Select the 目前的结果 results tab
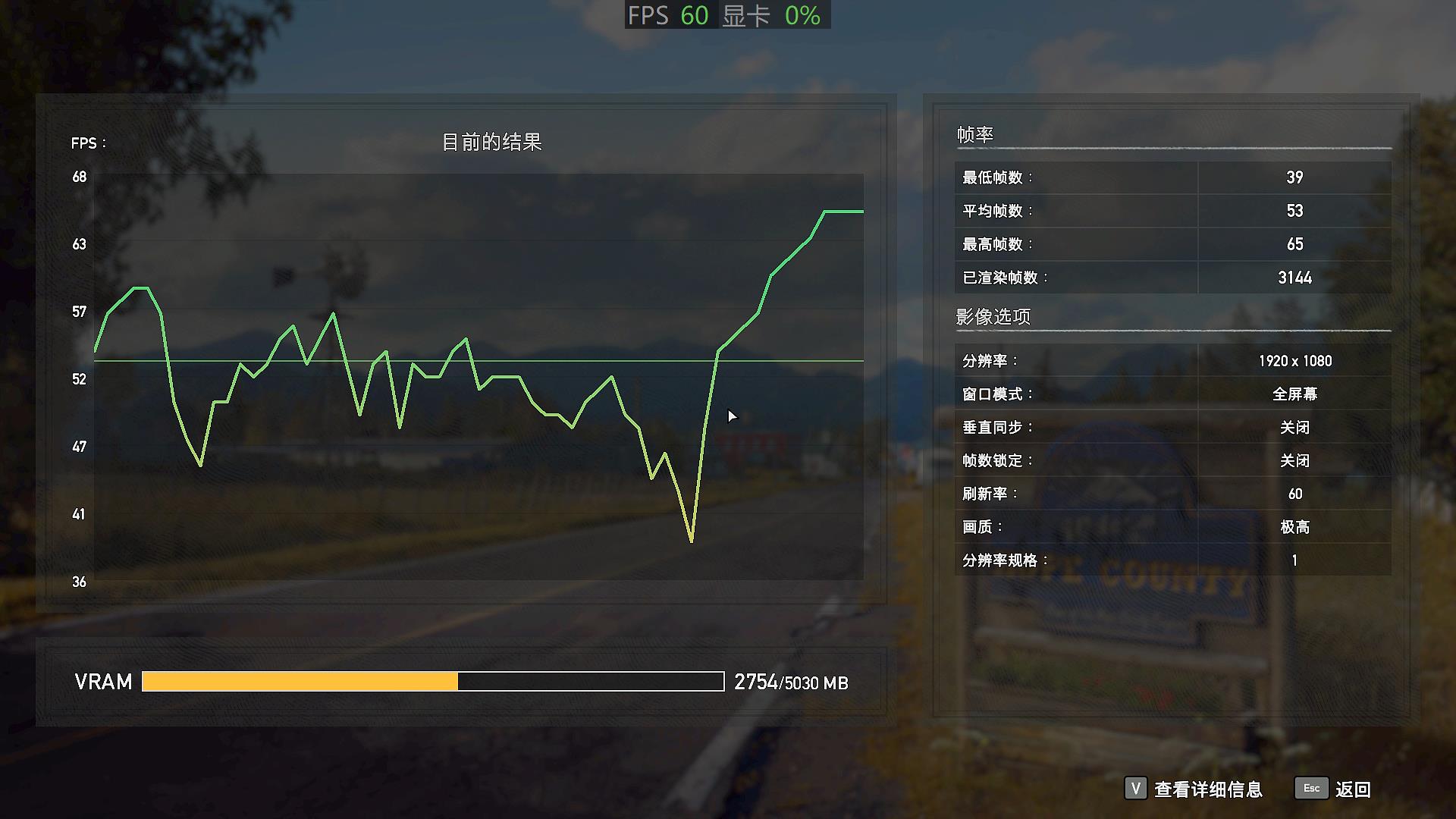Image resolution: width=1456 pixels, height=819 pixels. tap(494, 140)
